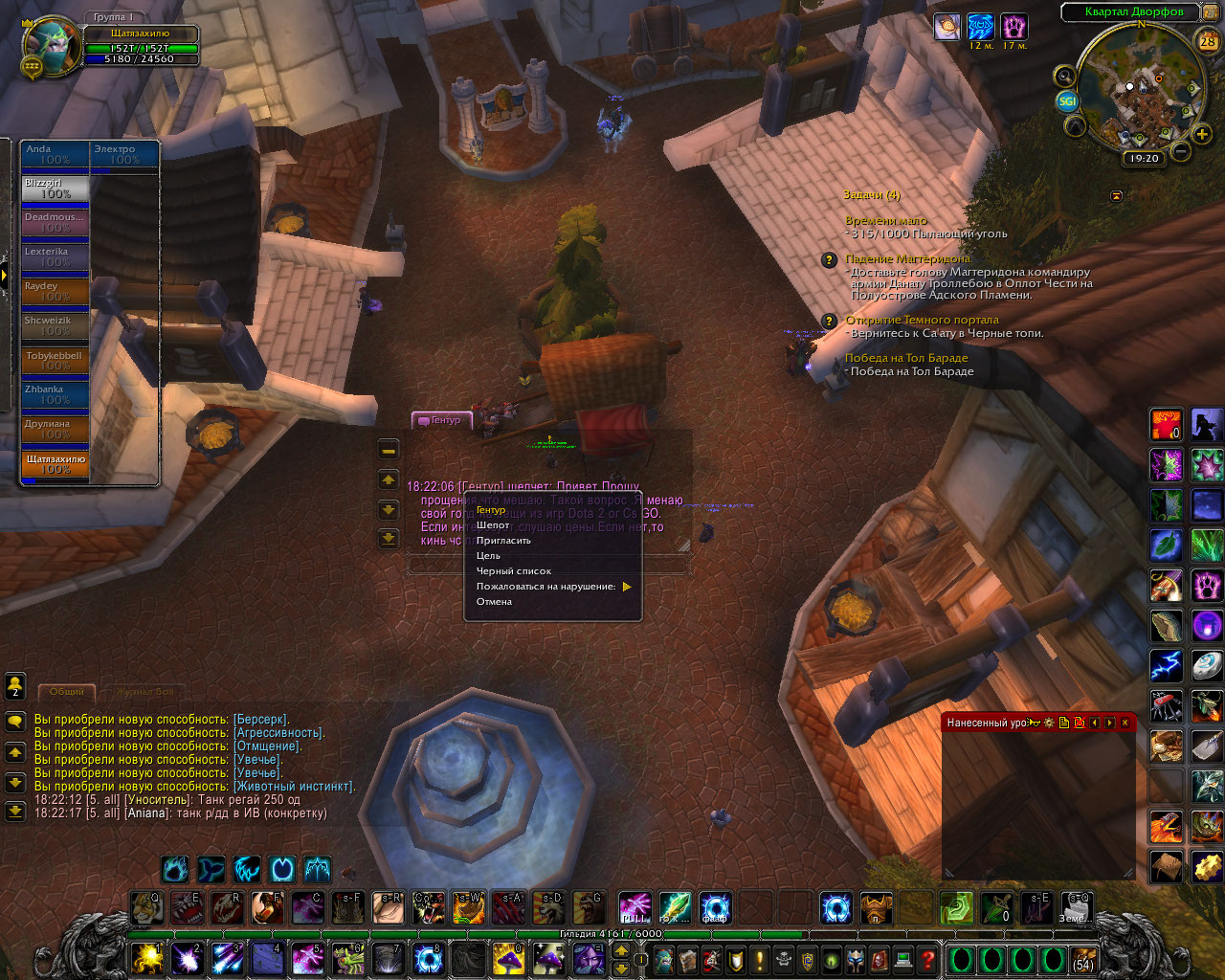Switch to the Журнал боя chat tab
The width and height of the screenshot is (1225, 980).
coord(145,692)
